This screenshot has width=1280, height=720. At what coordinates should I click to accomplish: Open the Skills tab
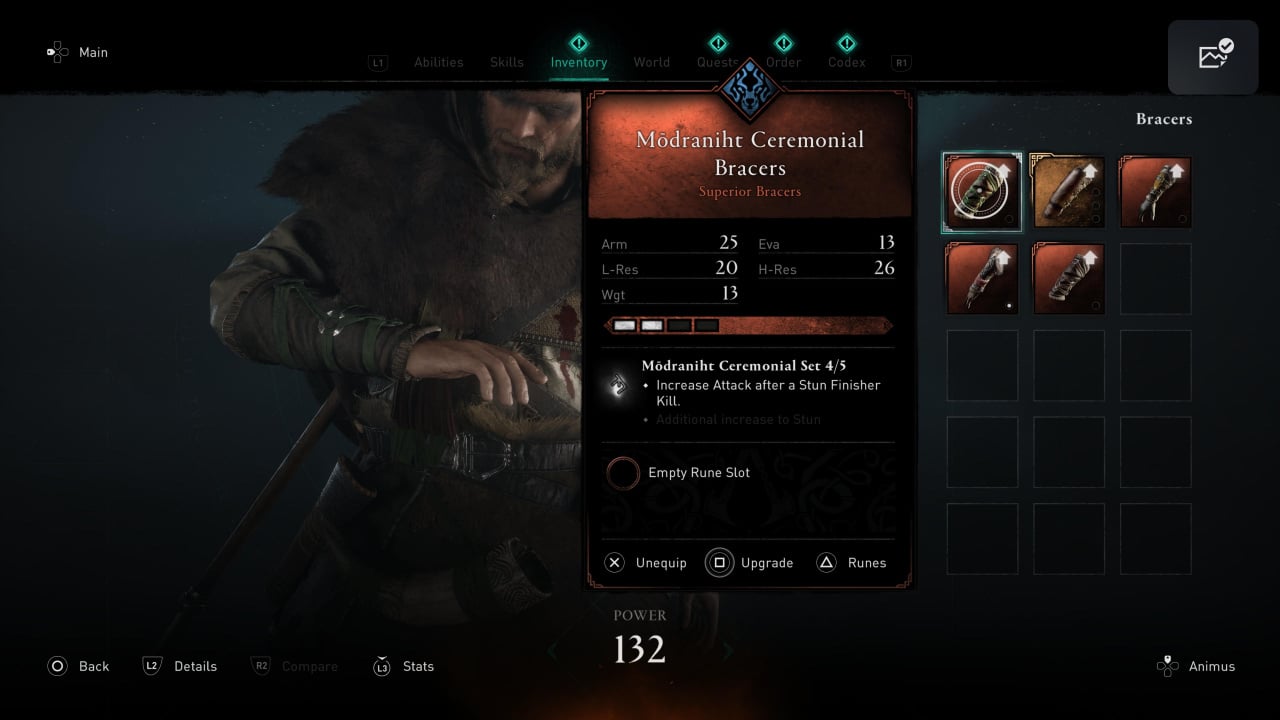tap(506, 62)
